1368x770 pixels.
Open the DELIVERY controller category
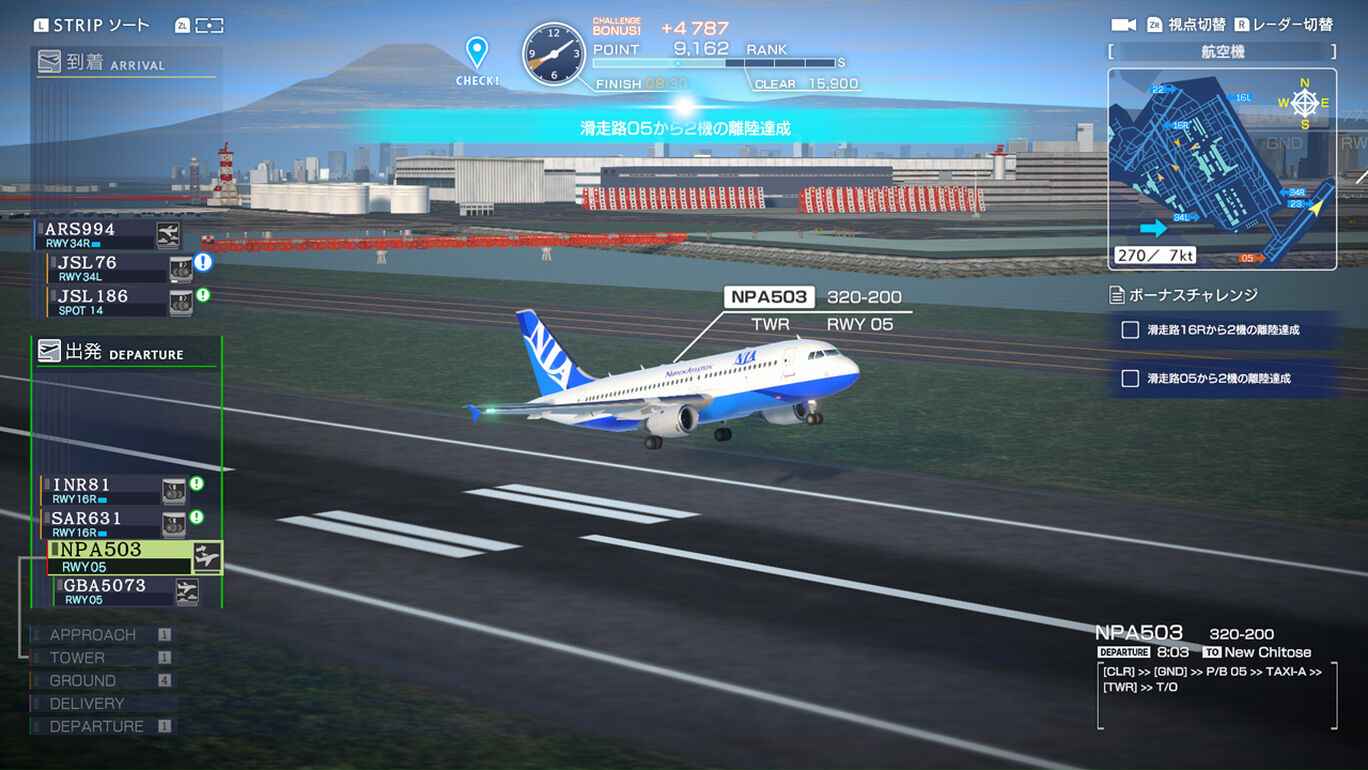pos(87,704)
